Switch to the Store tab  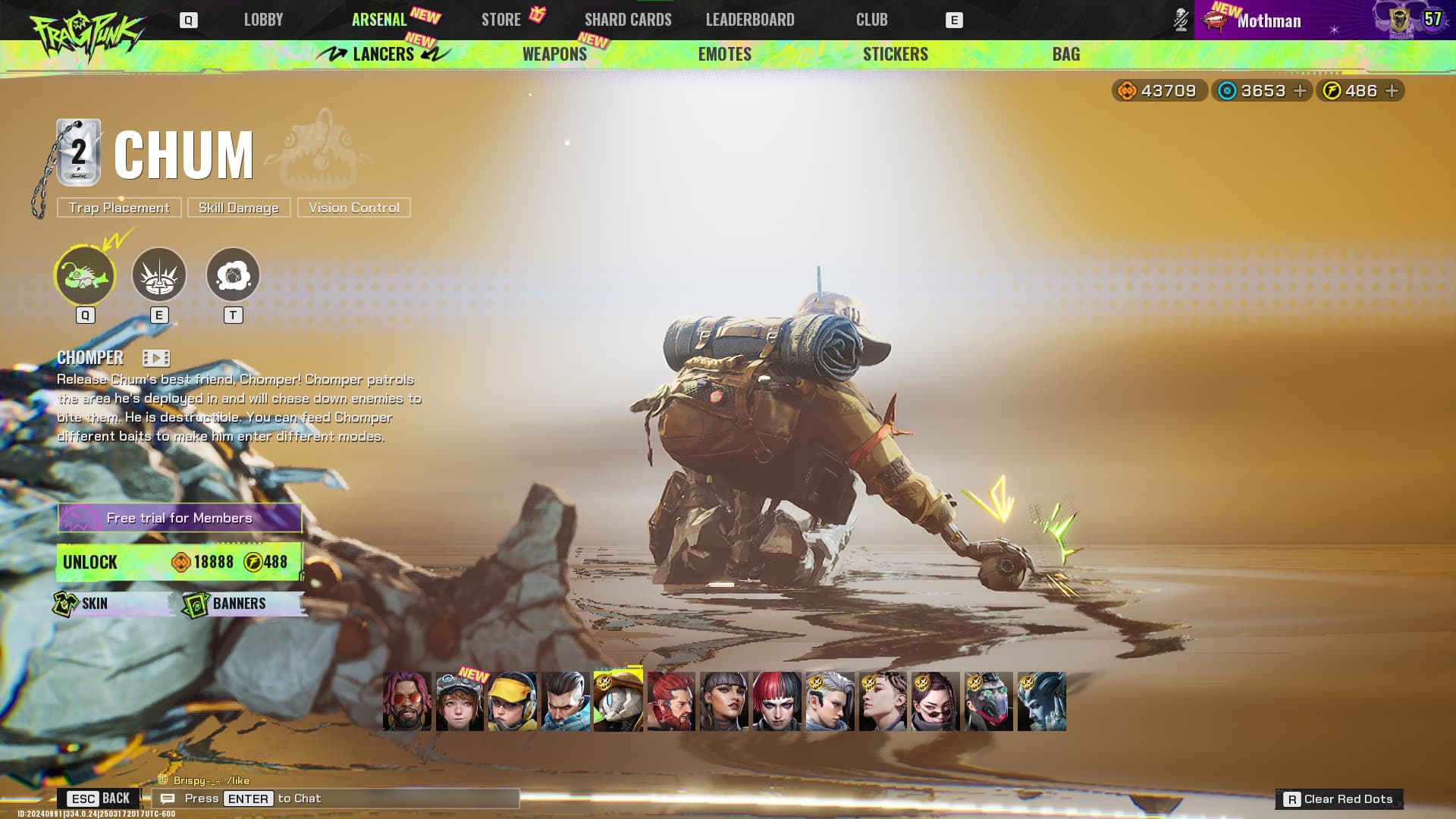pos(500,20)
